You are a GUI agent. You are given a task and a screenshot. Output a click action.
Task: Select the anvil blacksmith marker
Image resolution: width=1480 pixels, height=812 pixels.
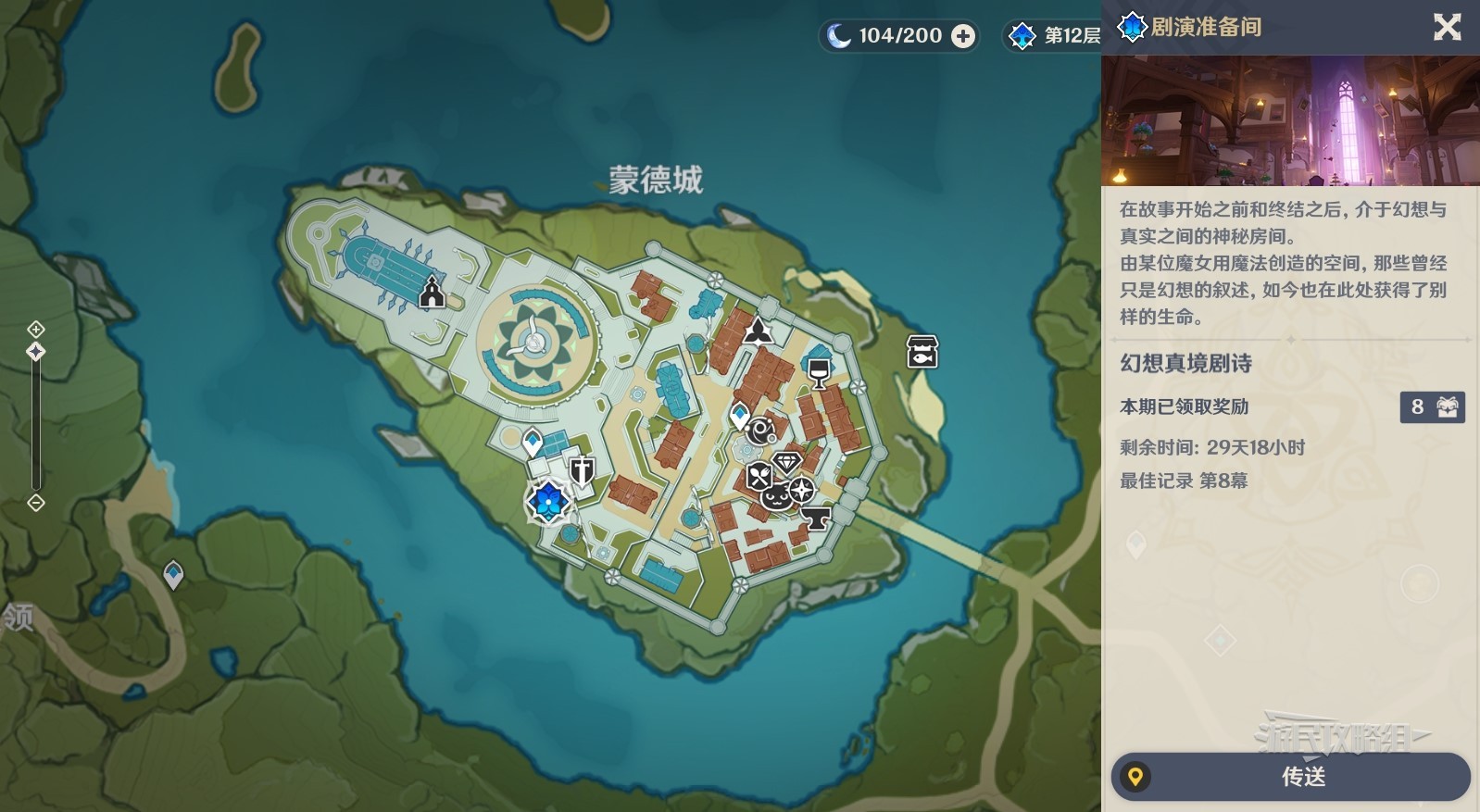pyautogui.click(x=815, y=518)
